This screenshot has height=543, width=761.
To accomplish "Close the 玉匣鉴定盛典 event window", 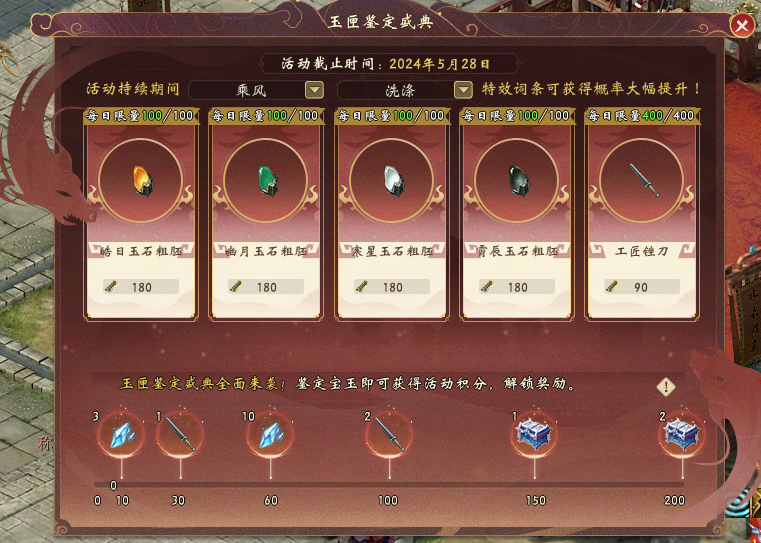I will pyautogui.click(x=741, y=26).
